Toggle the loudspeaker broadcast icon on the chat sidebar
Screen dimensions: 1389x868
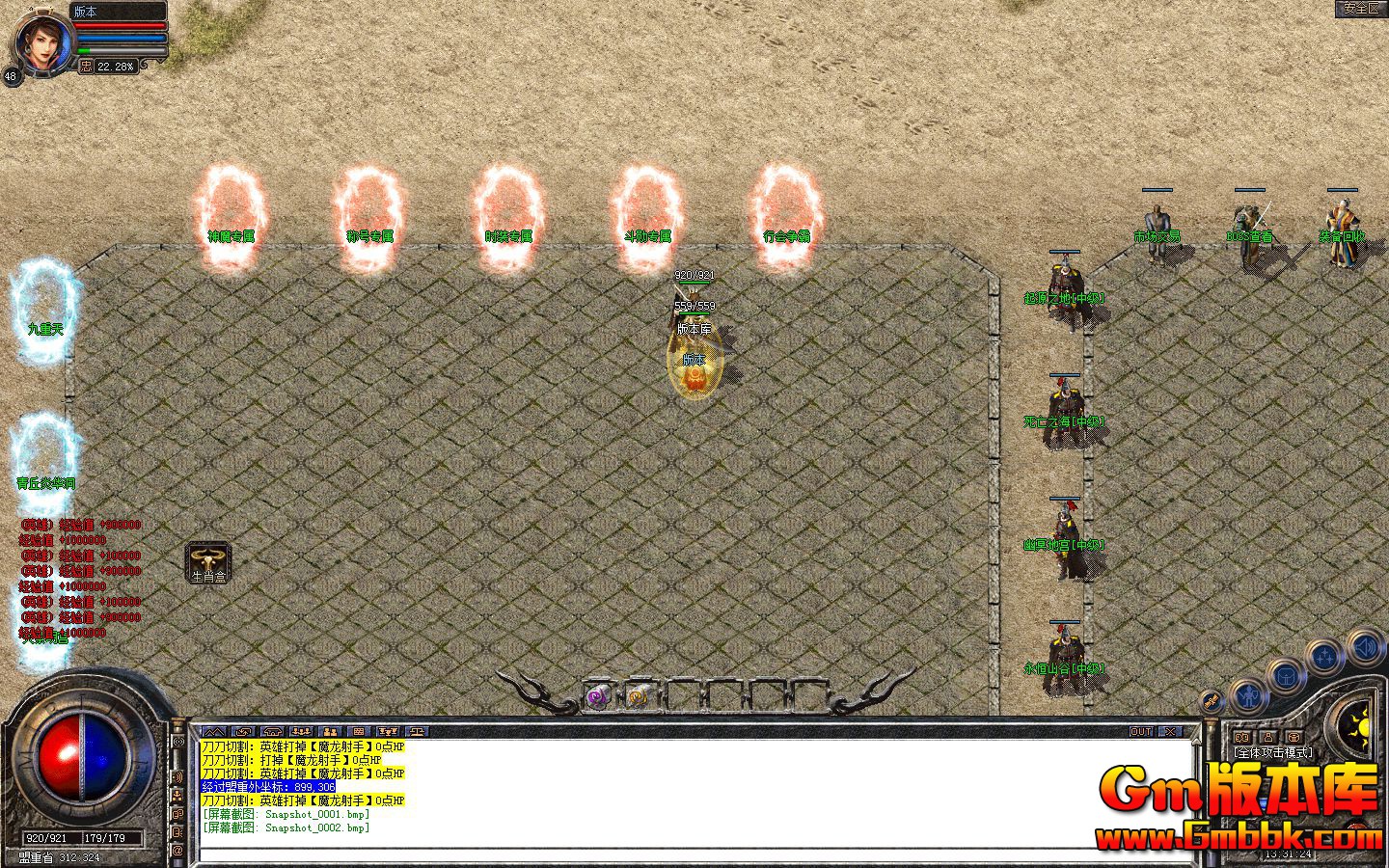[x=178, y=776]
